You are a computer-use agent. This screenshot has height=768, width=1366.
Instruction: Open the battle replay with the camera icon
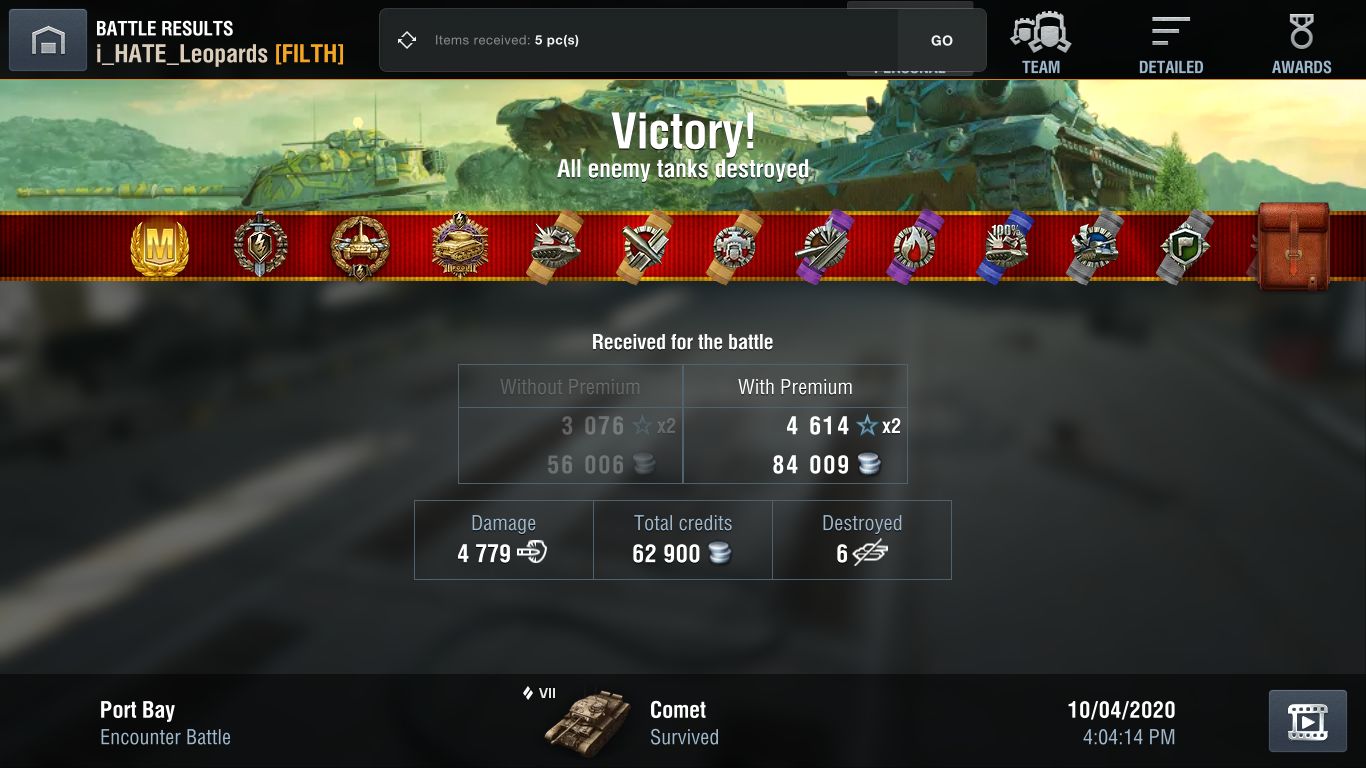point(1308,720)
